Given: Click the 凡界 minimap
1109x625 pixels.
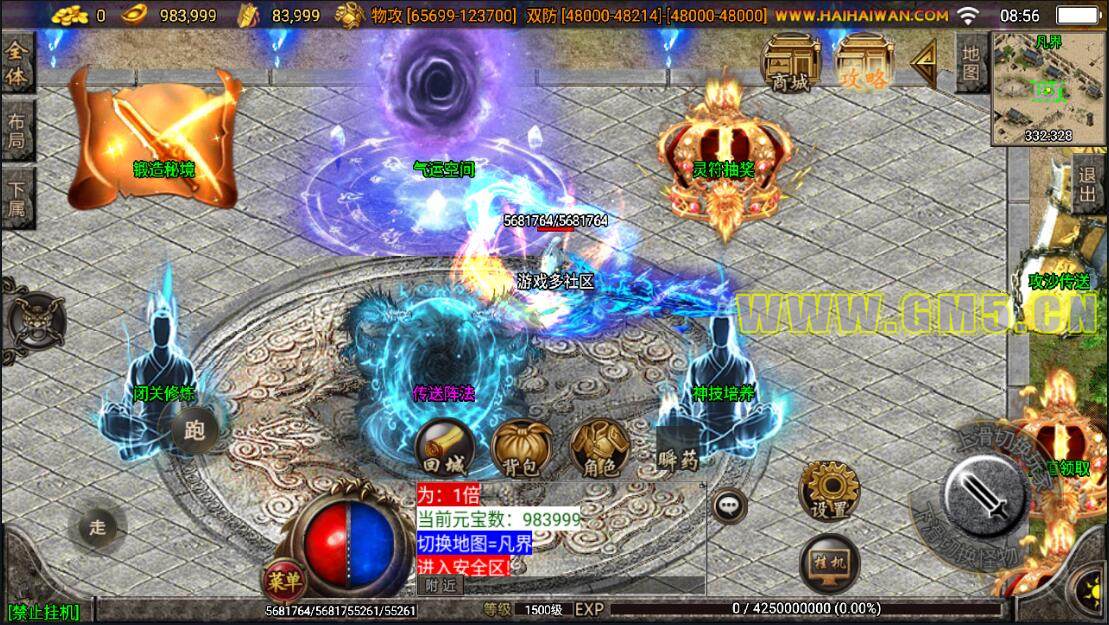Looking at the screenshot, I should click(1049, 88).
